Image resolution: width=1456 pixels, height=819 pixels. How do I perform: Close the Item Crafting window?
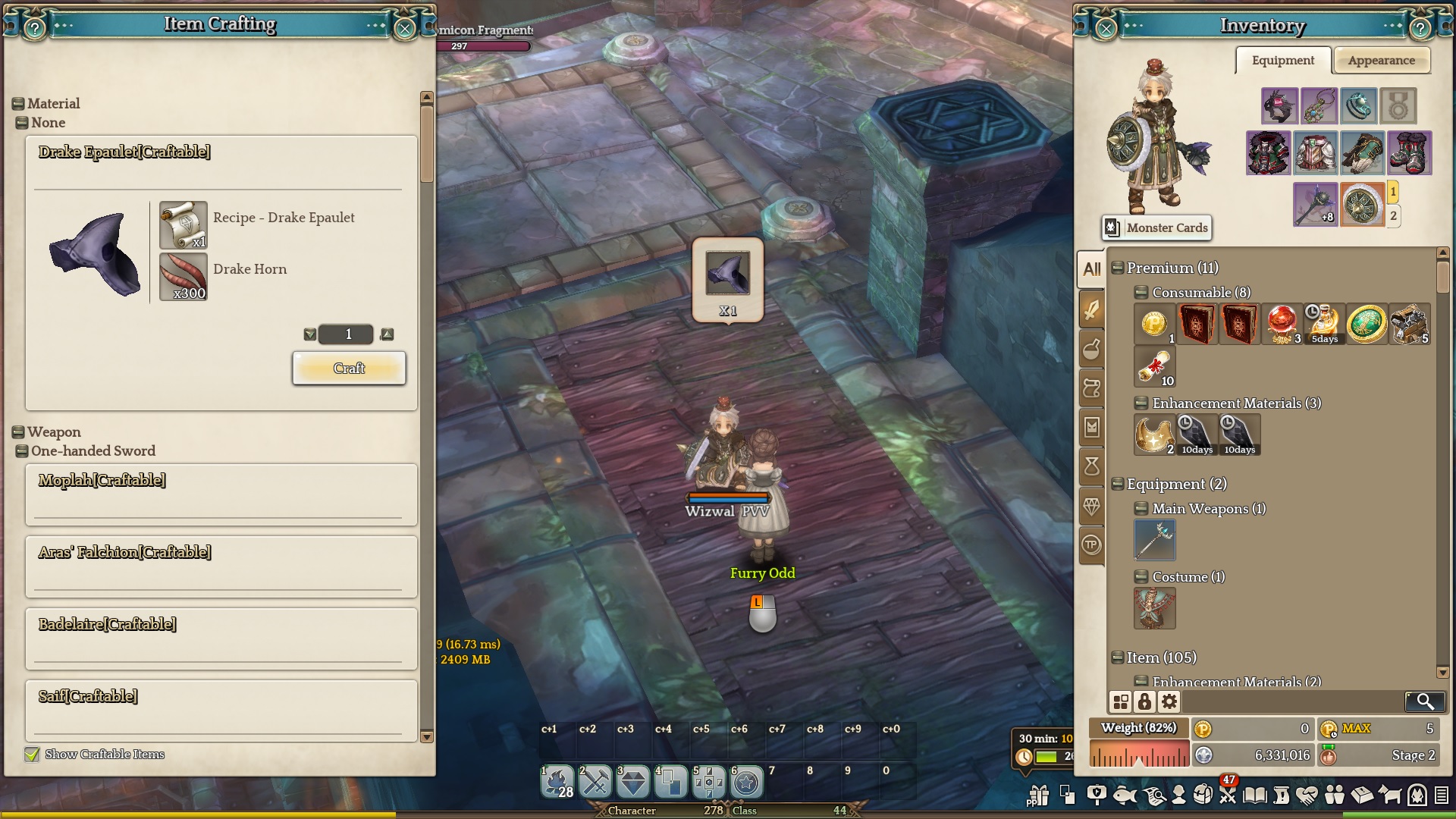pos(405,29)
